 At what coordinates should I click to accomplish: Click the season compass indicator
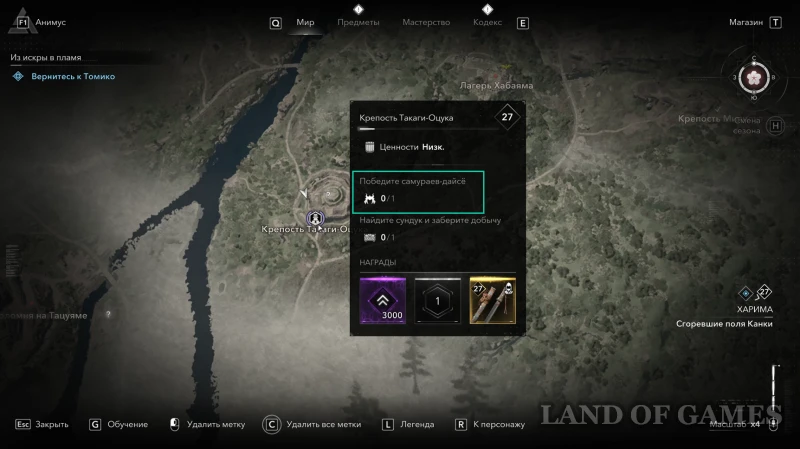click(749, 78)
